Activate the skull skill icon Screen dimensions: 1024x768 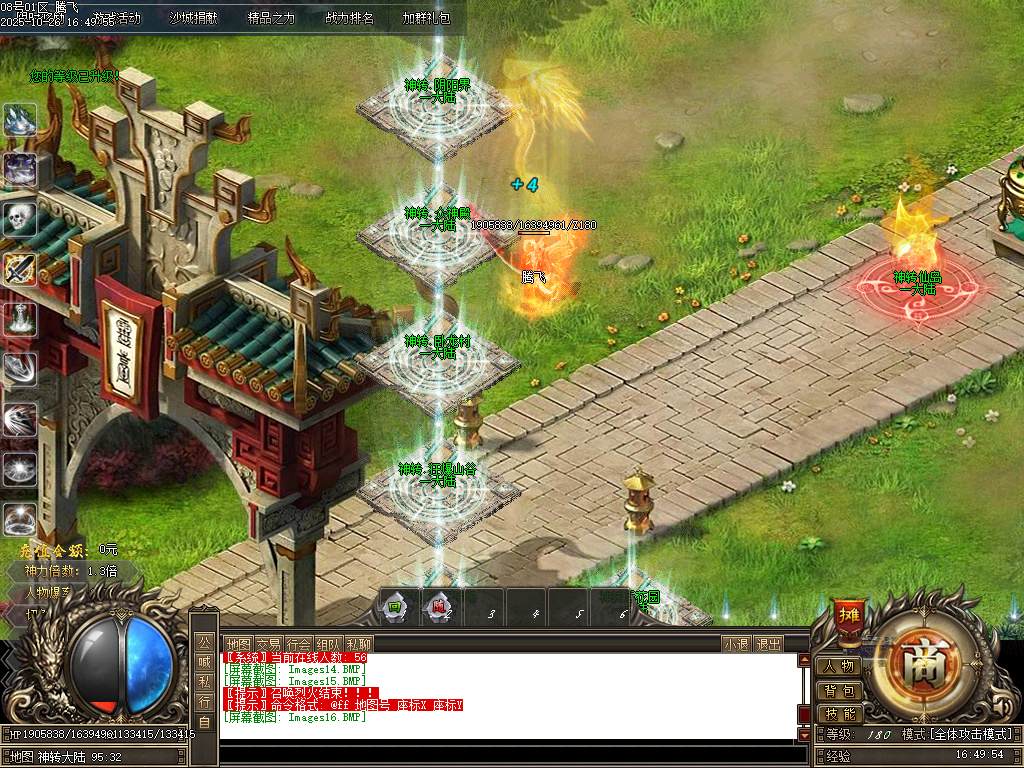[20, 218]
